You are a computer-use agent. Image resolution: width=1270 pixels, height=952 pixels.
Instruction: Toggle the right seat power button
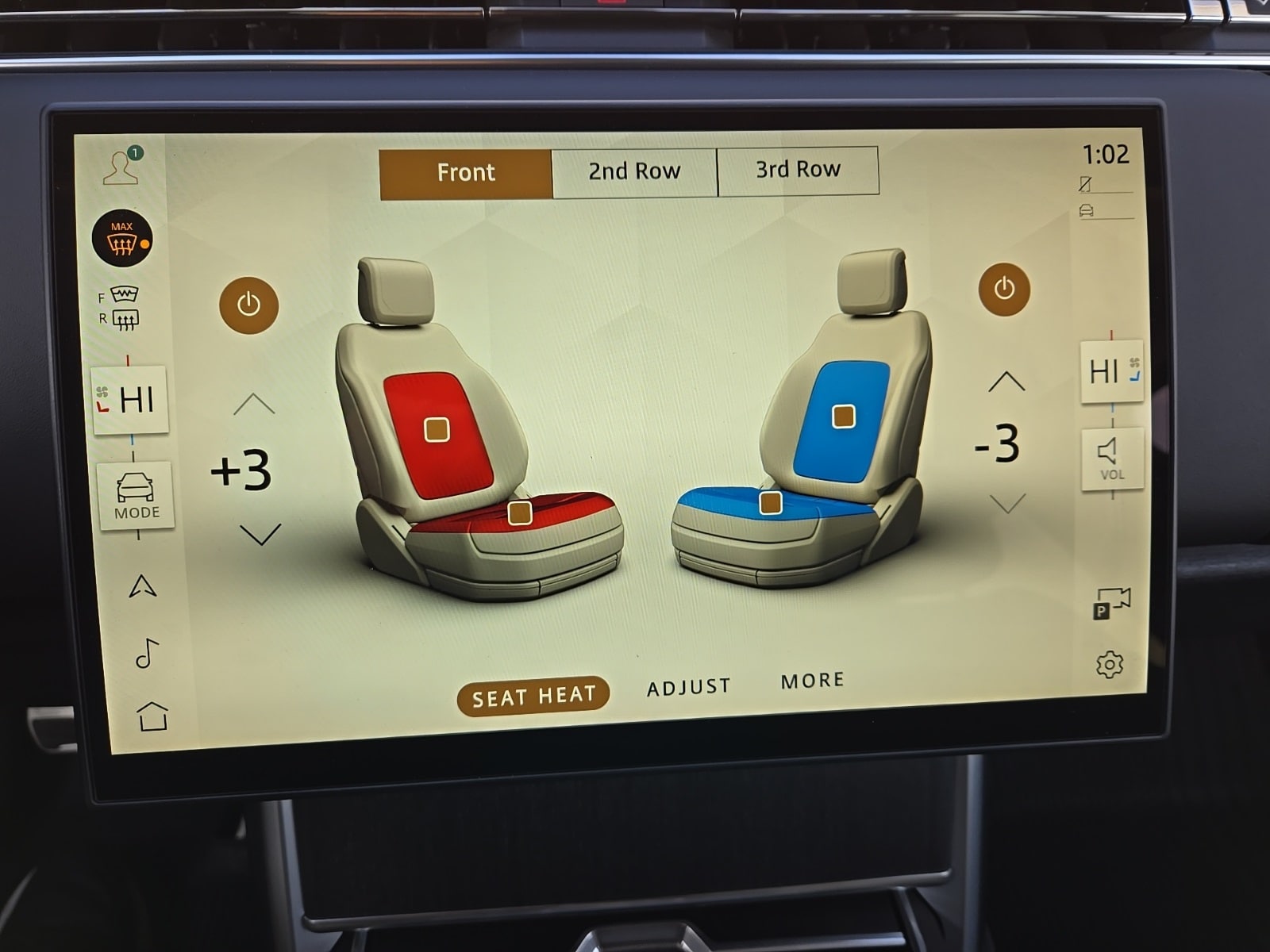coord(1004,290)
